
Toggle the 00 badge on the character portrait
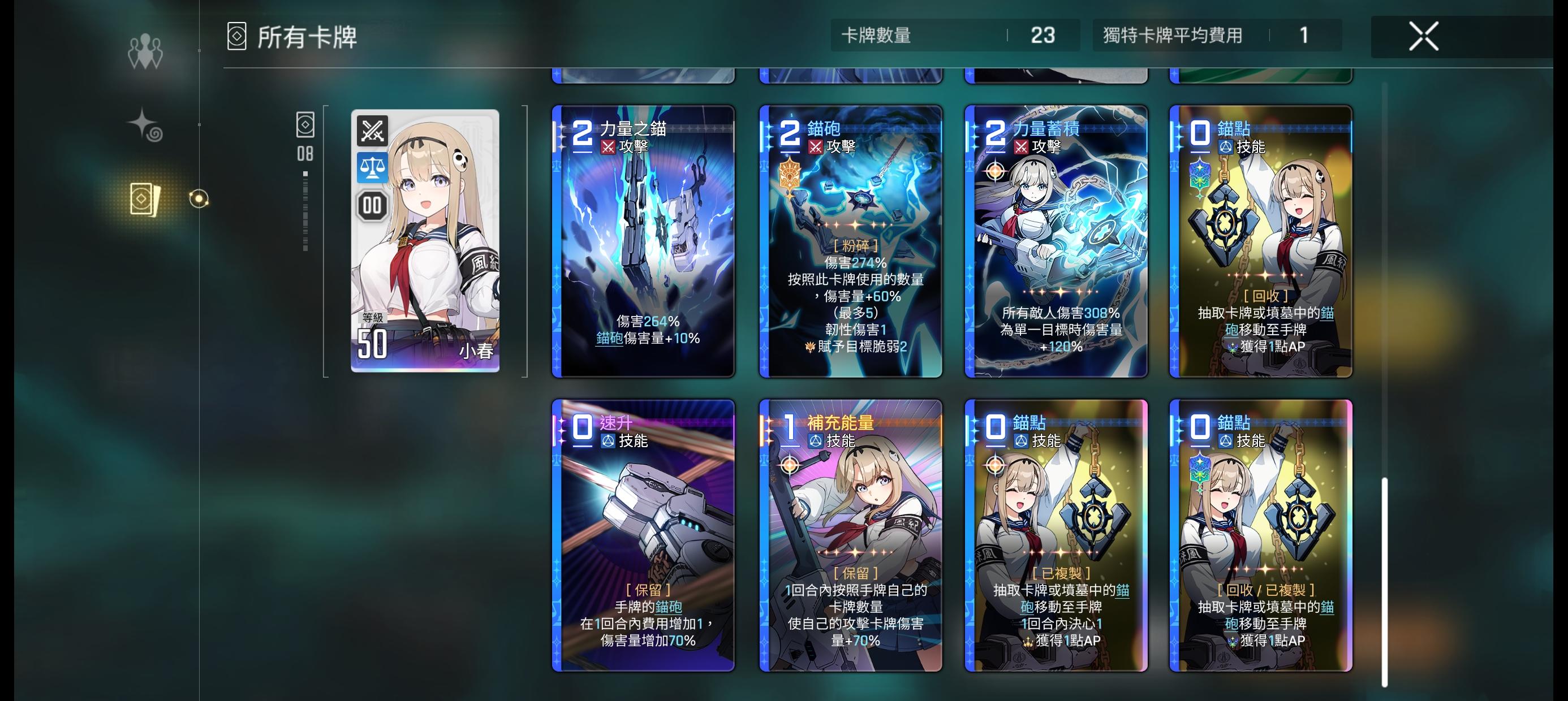[372, 206]
